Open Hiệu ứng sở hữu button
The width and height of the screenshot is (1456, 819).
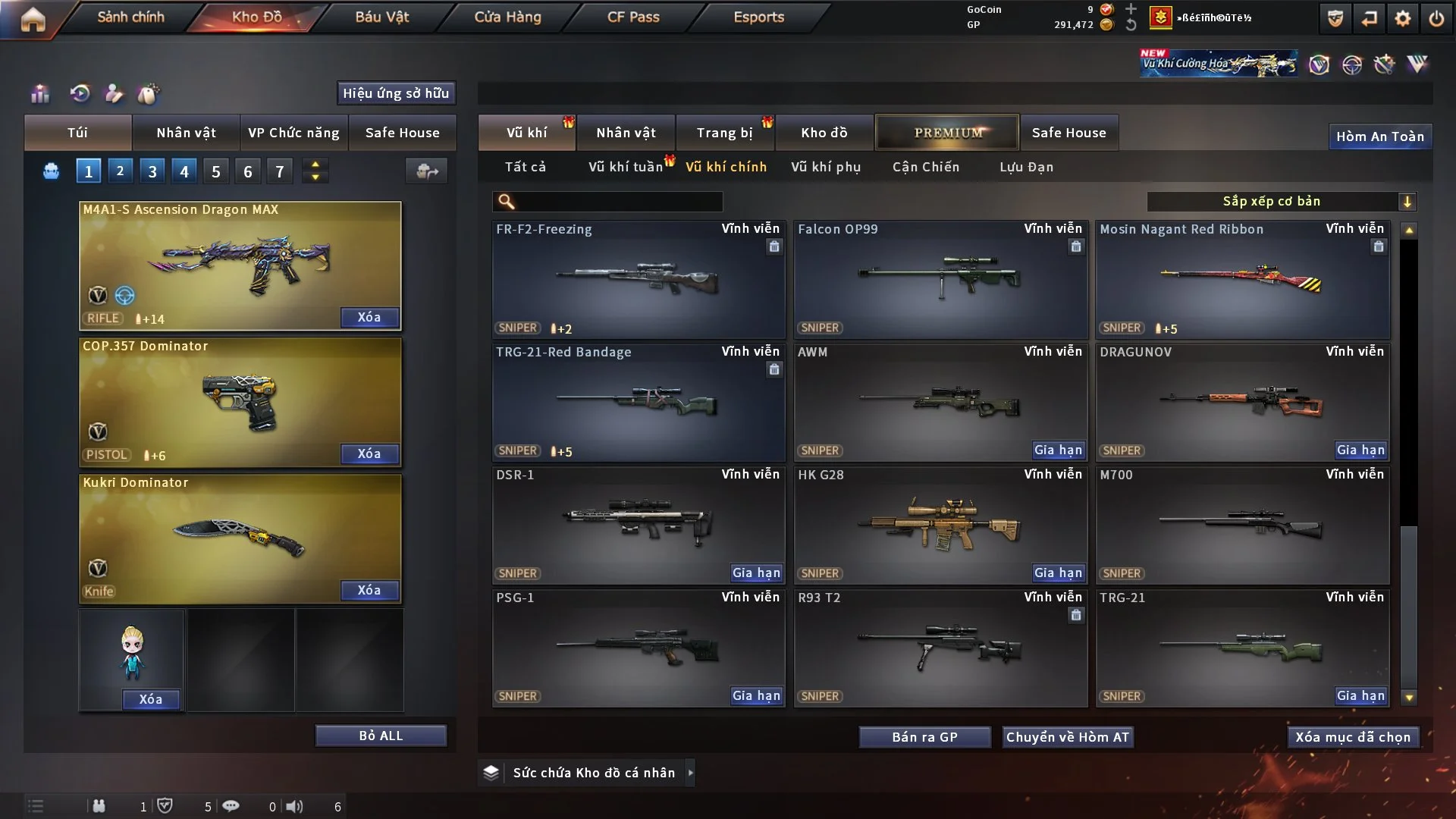[x=396, y=93]
